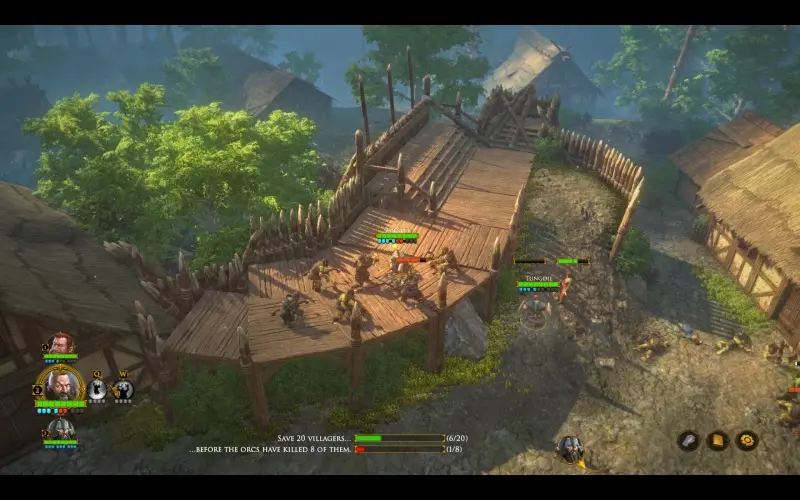800x500 pixels.
Task: Activate the W ability icon
Action: pyautogui.click(x=123, y=390)
